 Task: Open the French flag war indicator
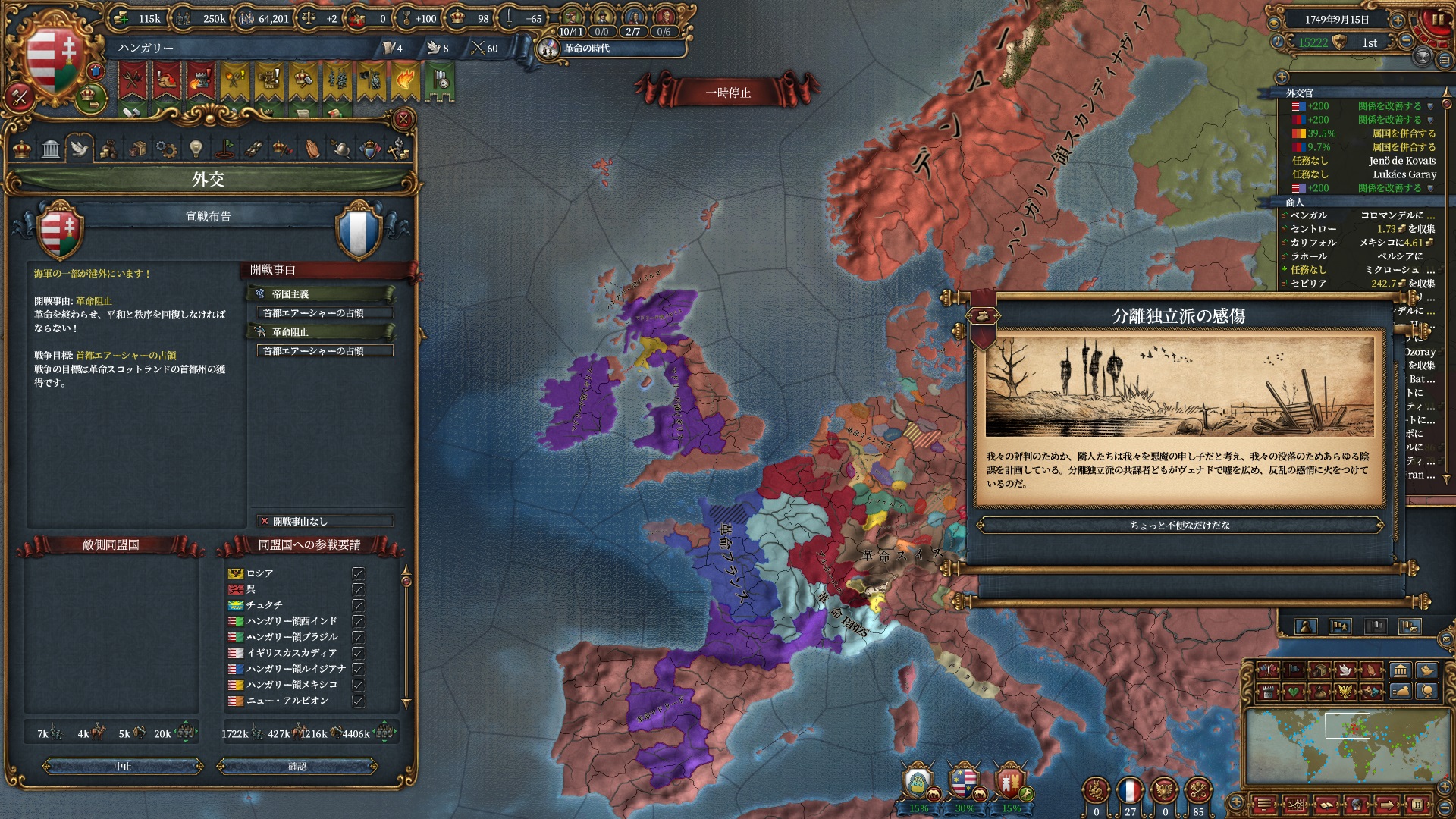point(1130,790)
